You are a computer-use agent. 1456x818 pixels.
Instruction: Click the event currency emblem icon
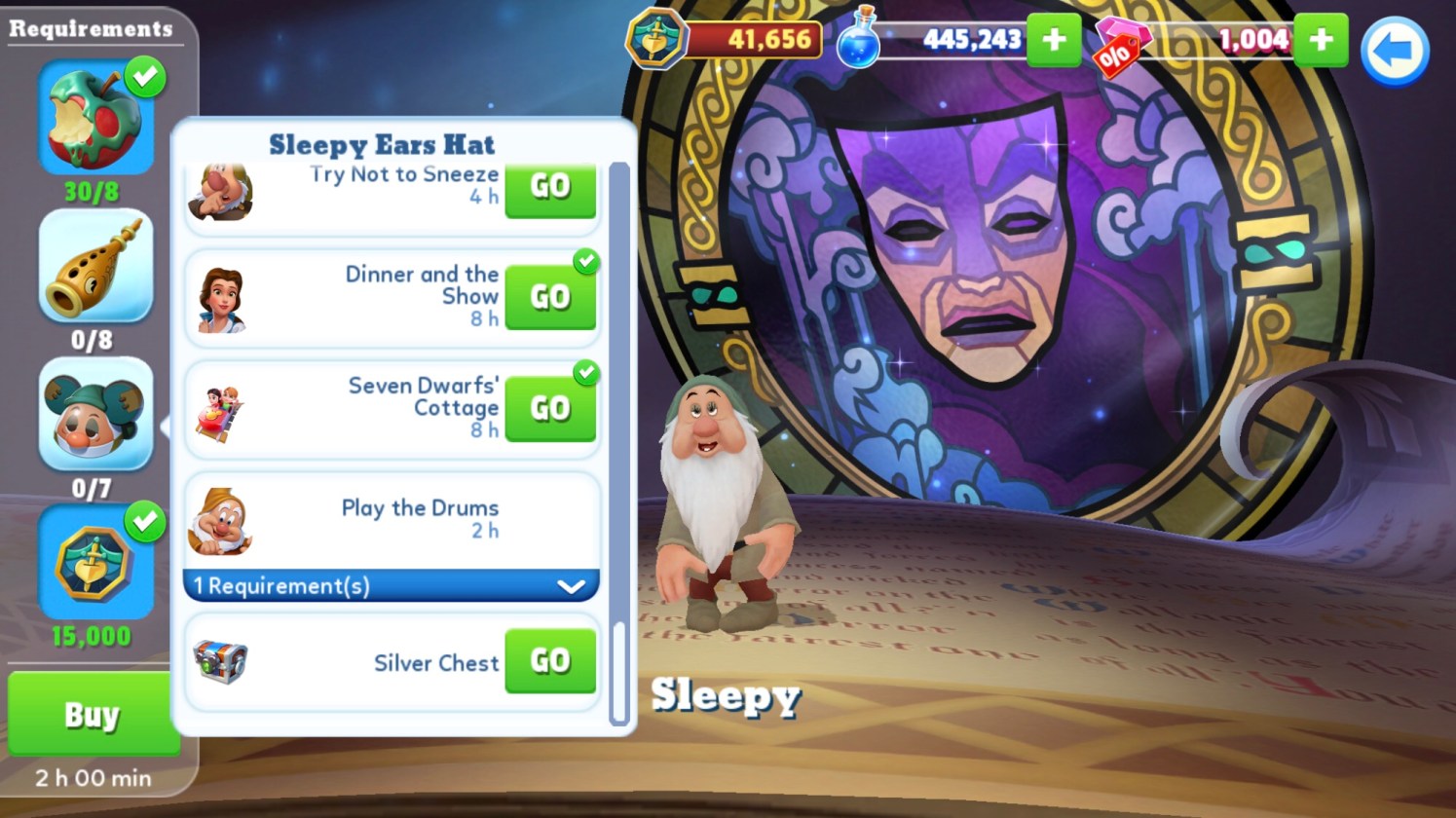pyautogui.click(x=656, y=39)
